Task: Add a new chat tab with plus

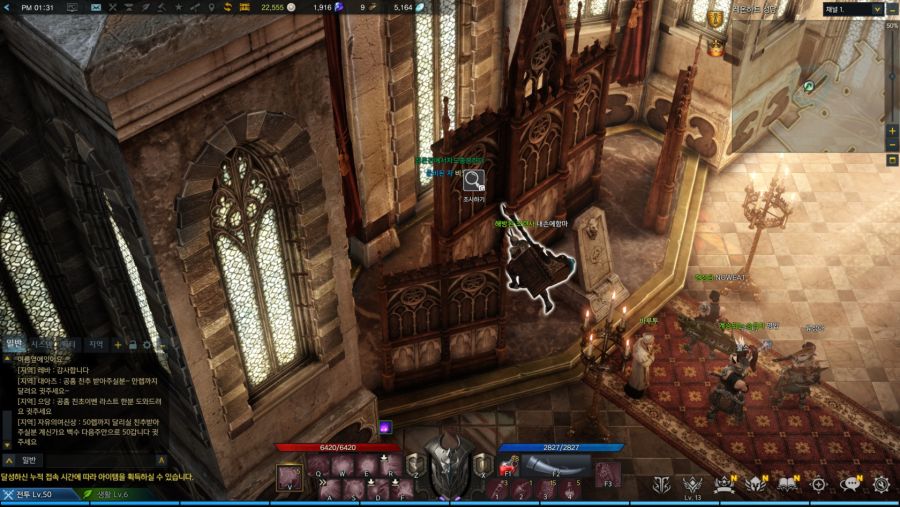Action: (x=118, y=345)
